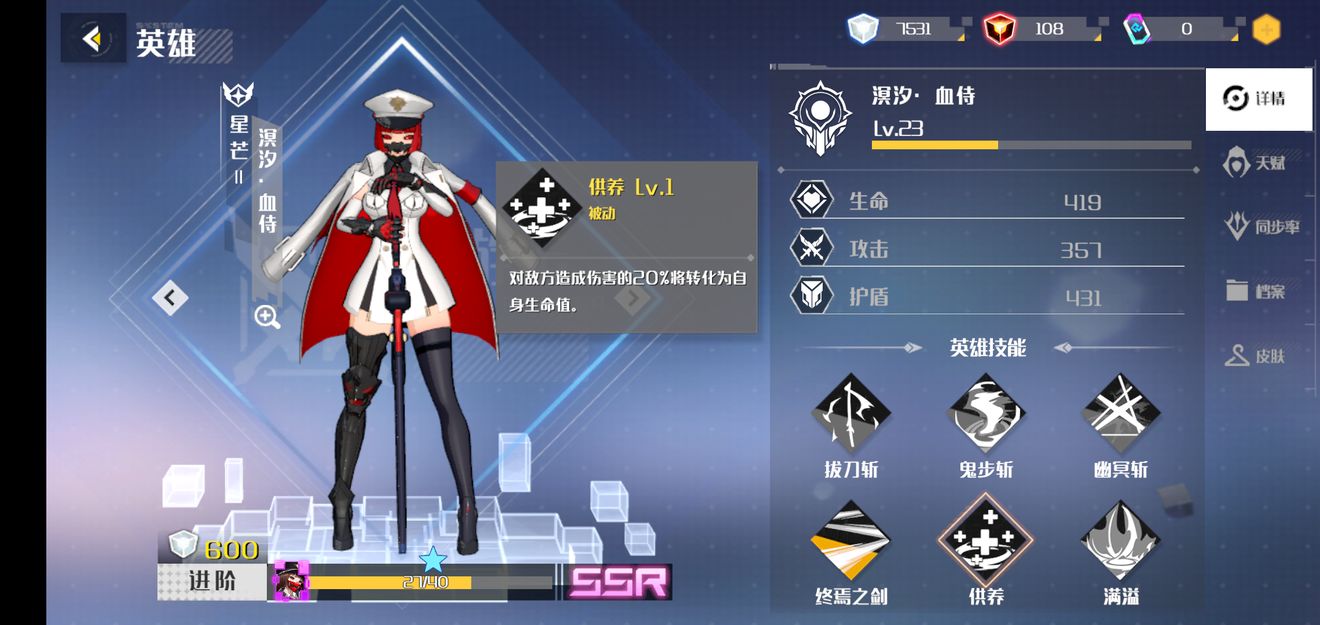Go back using the arrow button

(93, 39)
